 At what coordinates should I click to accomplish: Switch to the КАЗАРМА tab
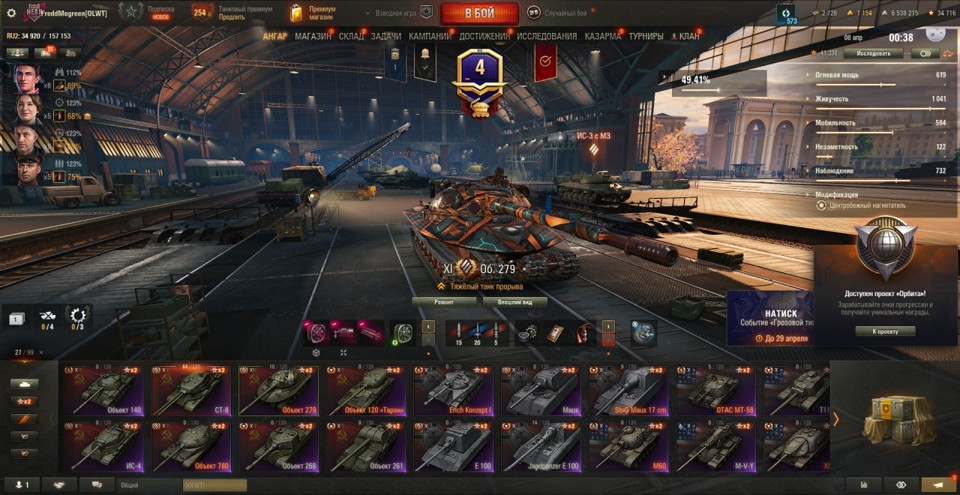click(x=603, y=36)
